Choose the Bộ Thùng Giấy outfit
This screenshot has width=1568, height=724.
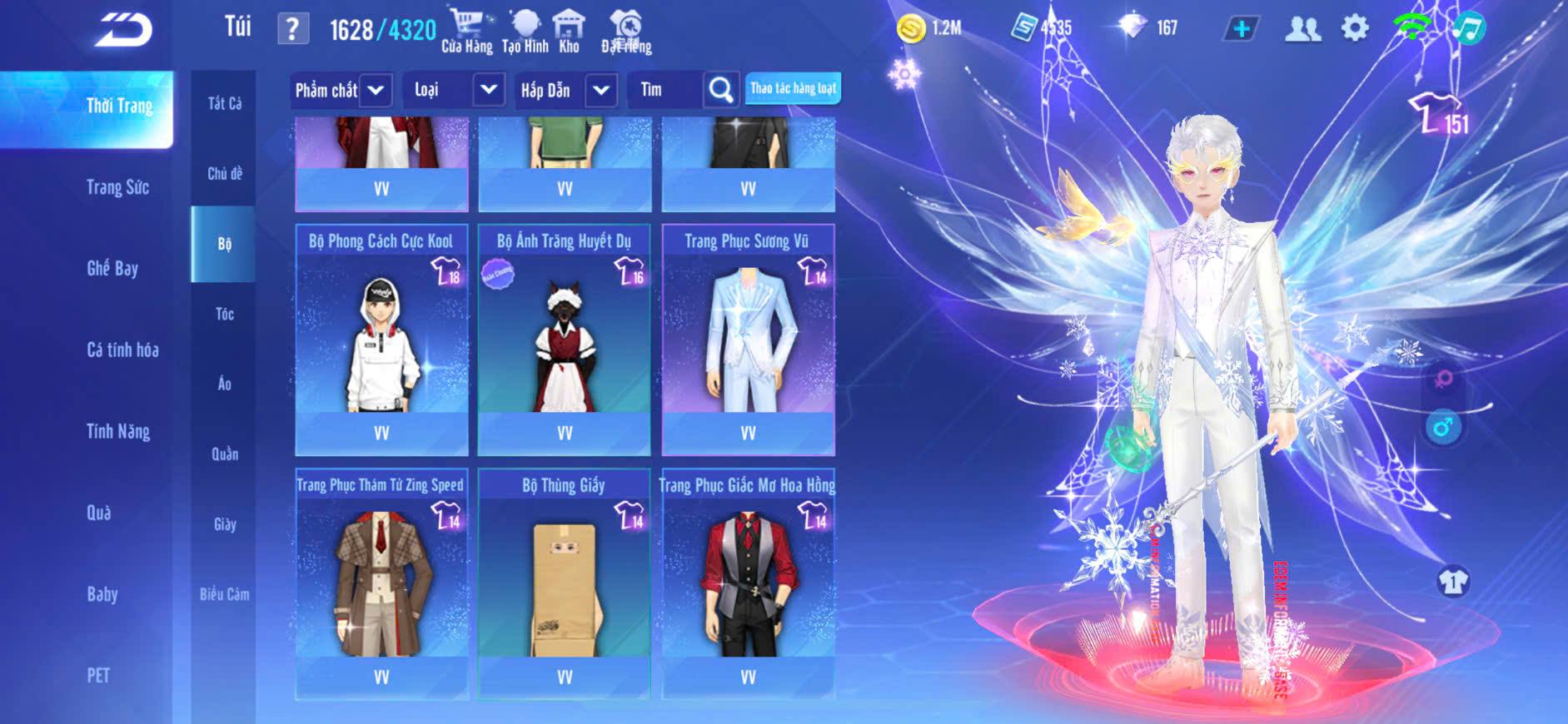564,583
